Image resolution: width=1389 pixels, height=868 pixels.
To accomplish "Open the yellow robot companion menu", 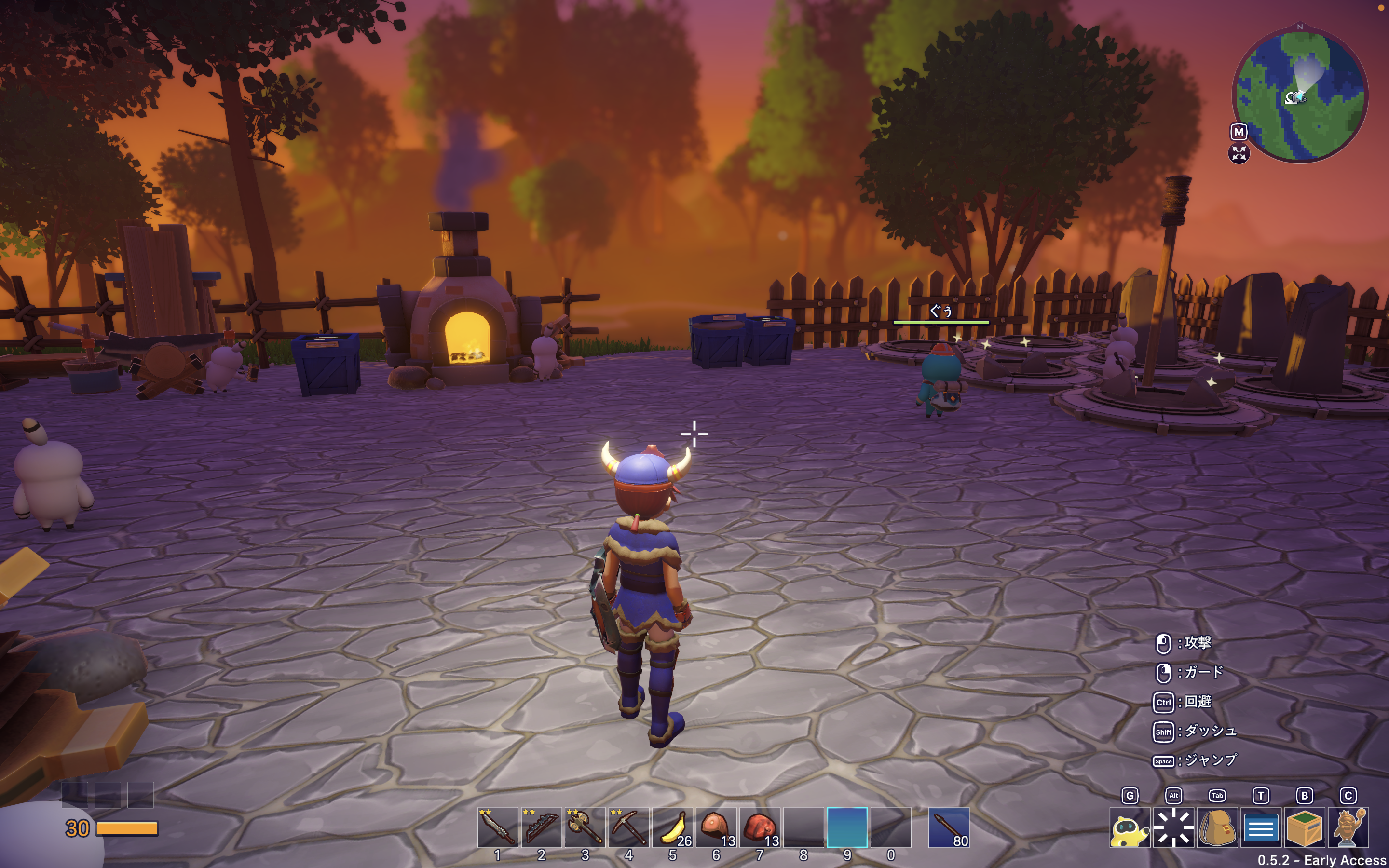I will [1130, 828].
